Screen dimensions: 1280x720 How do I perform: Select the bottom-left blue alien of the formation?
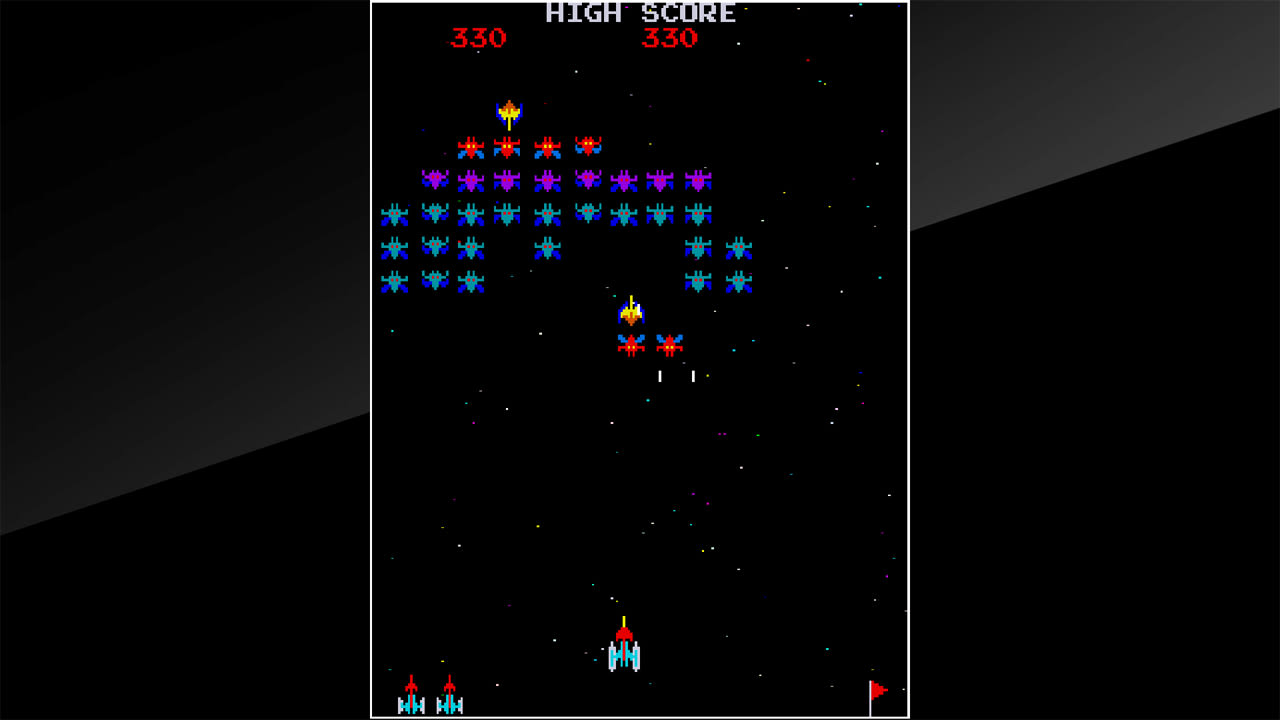[393, 279]
